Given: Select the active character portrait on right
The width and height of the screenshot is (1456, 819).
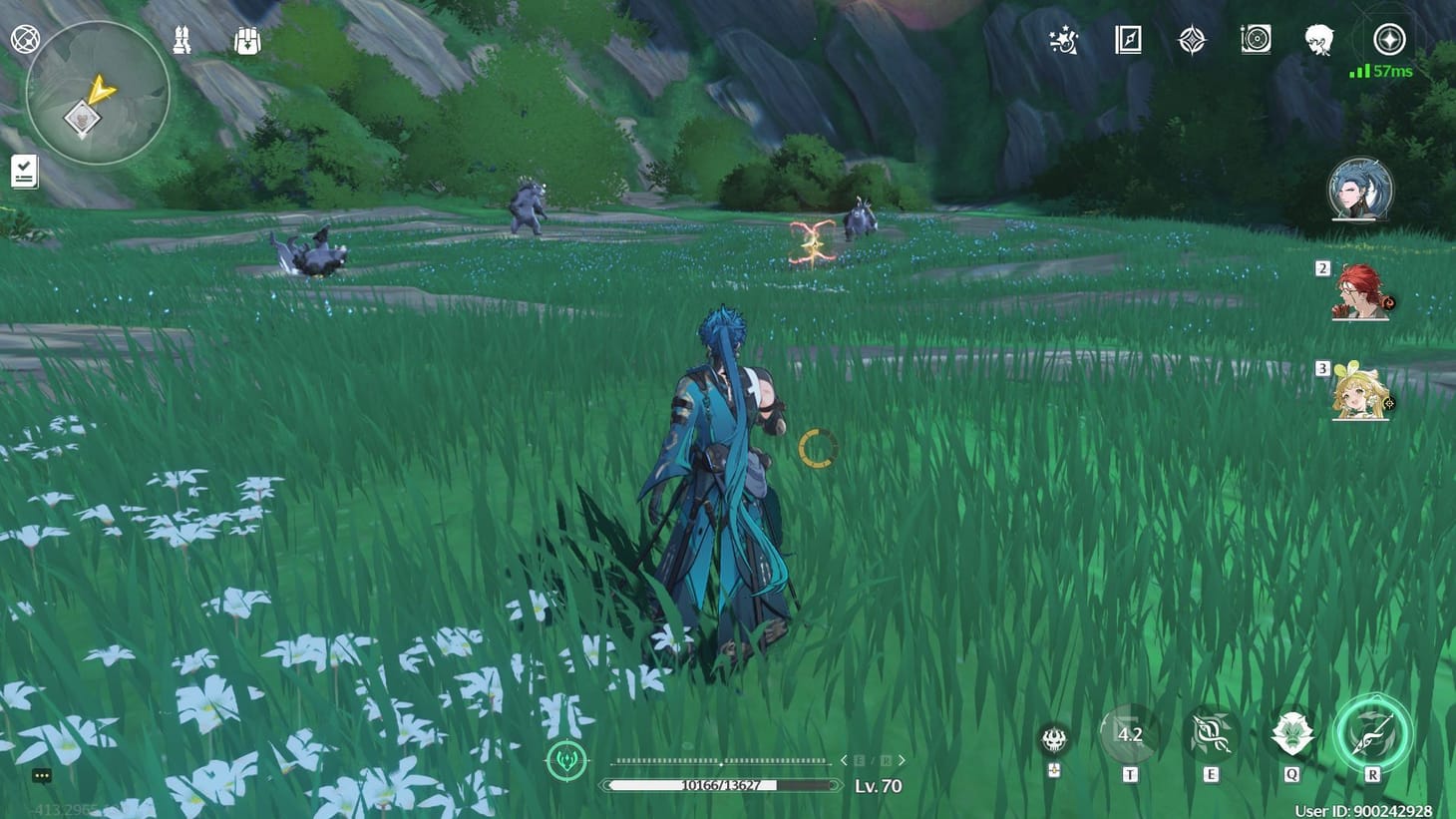Looking at the screenshot, I should tap(1360, 192).
